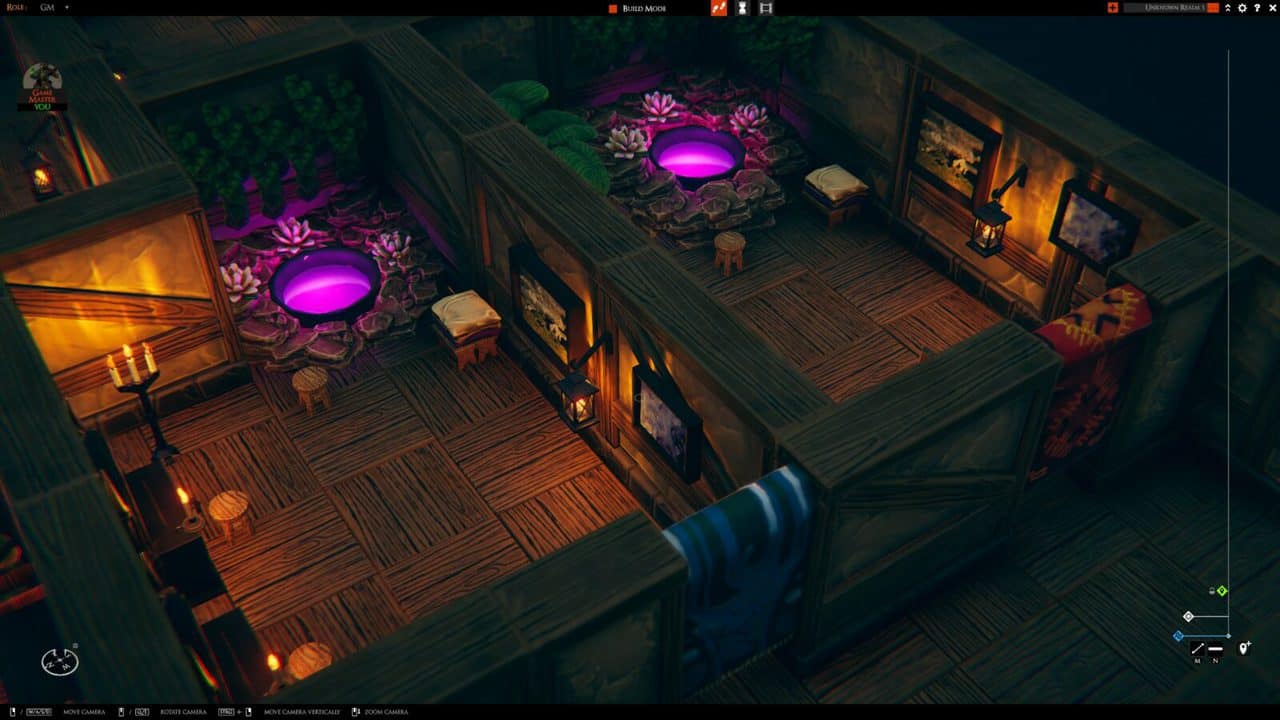Image resolution: width=1280 pixels, height=720 pixels.
Task: Click the help question mark icon
Action: click(x=1258, y=8)
